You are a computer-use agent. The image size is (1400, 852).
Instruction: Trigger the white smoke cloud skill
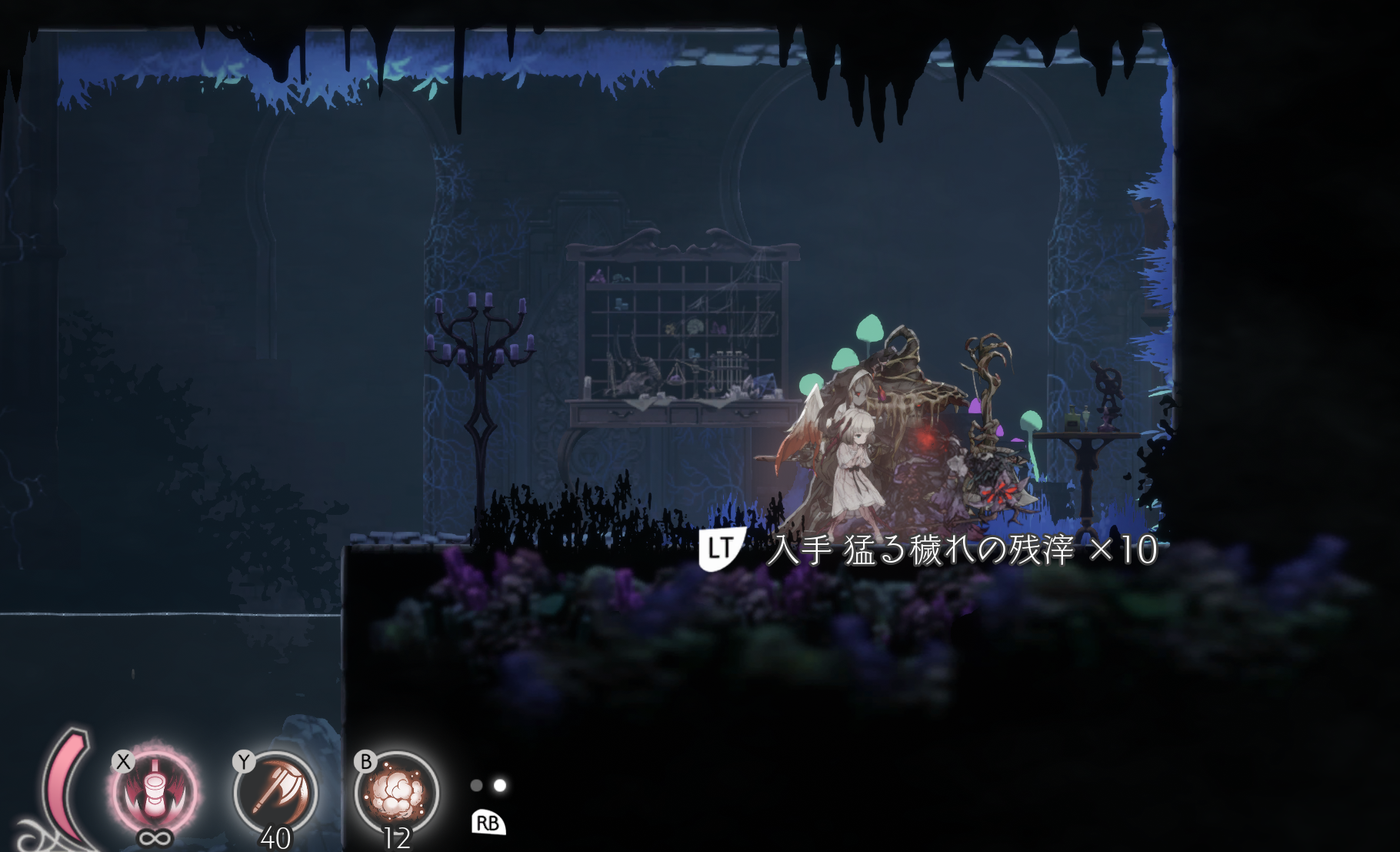coord(396,793)
